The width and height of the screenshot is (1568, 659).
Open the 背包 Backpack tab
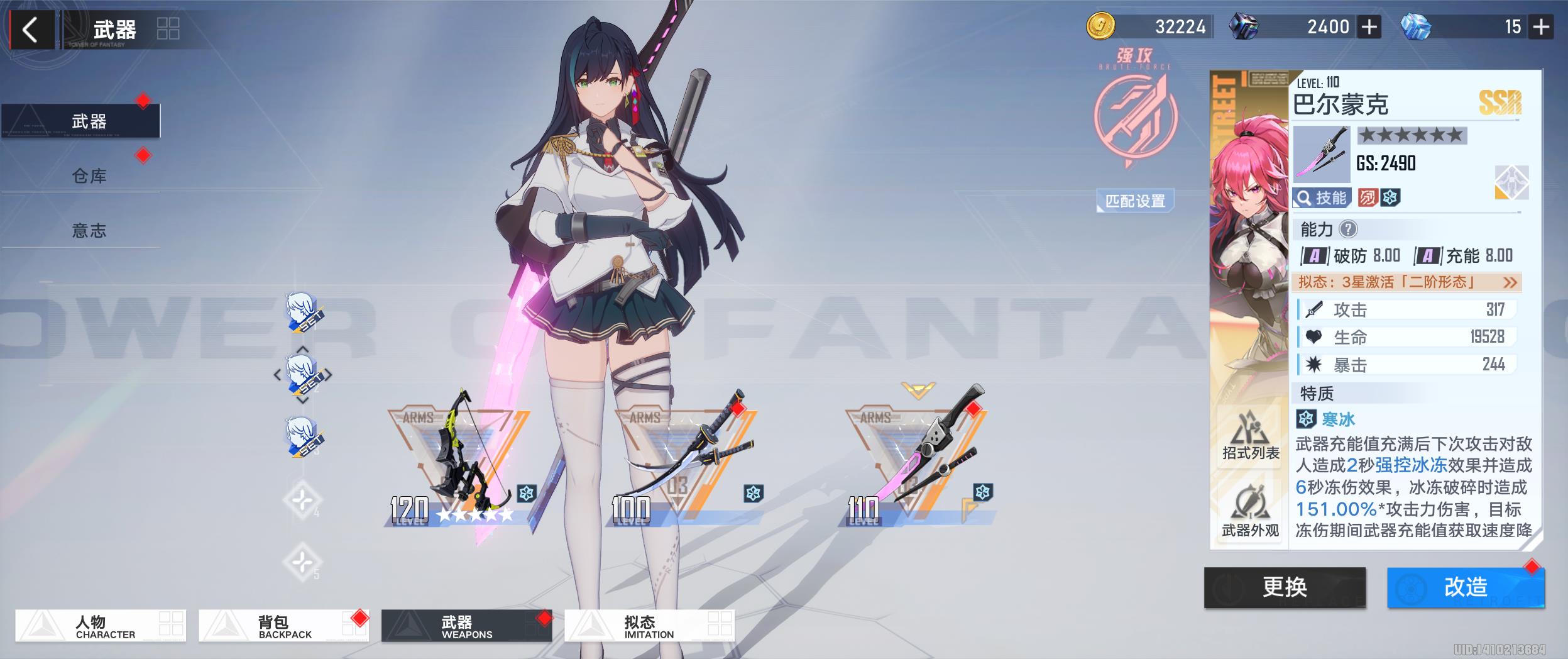point(283,626)
